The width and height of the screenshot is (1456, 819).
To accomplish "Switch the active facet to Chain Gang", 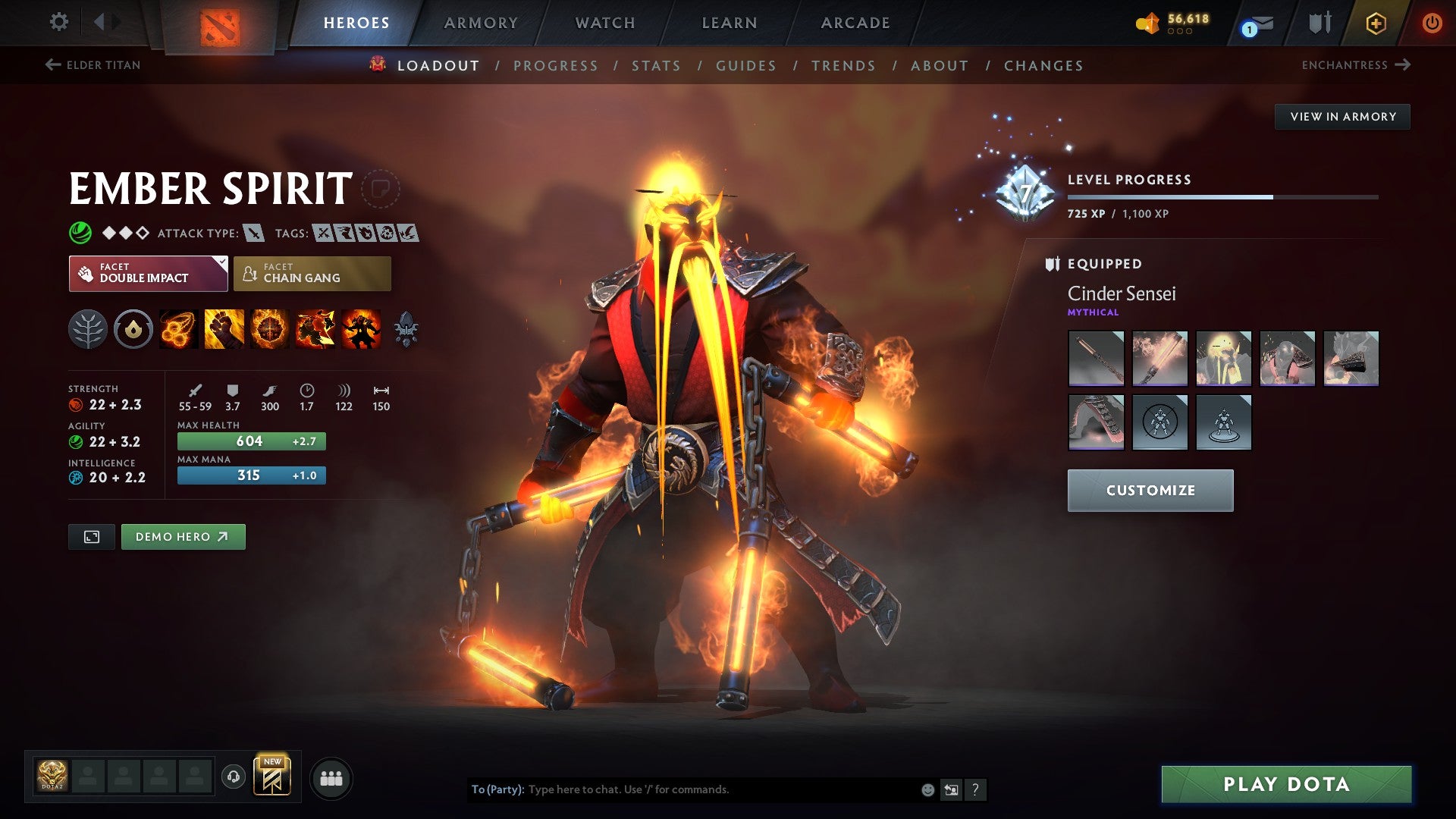I will [x=312, y=273].
